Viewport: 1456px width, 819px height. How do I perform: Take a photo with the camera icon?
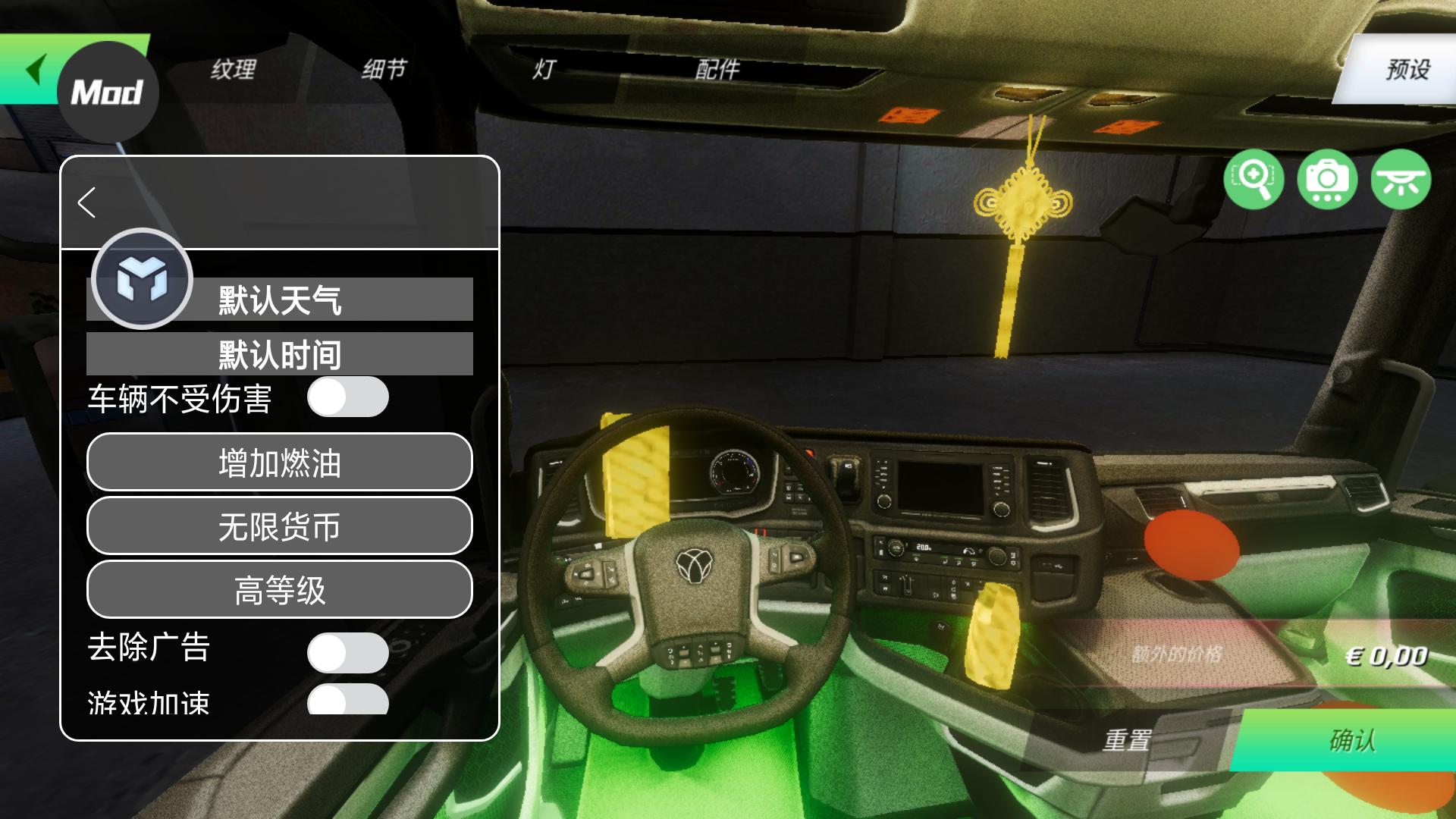point(1326,180)
